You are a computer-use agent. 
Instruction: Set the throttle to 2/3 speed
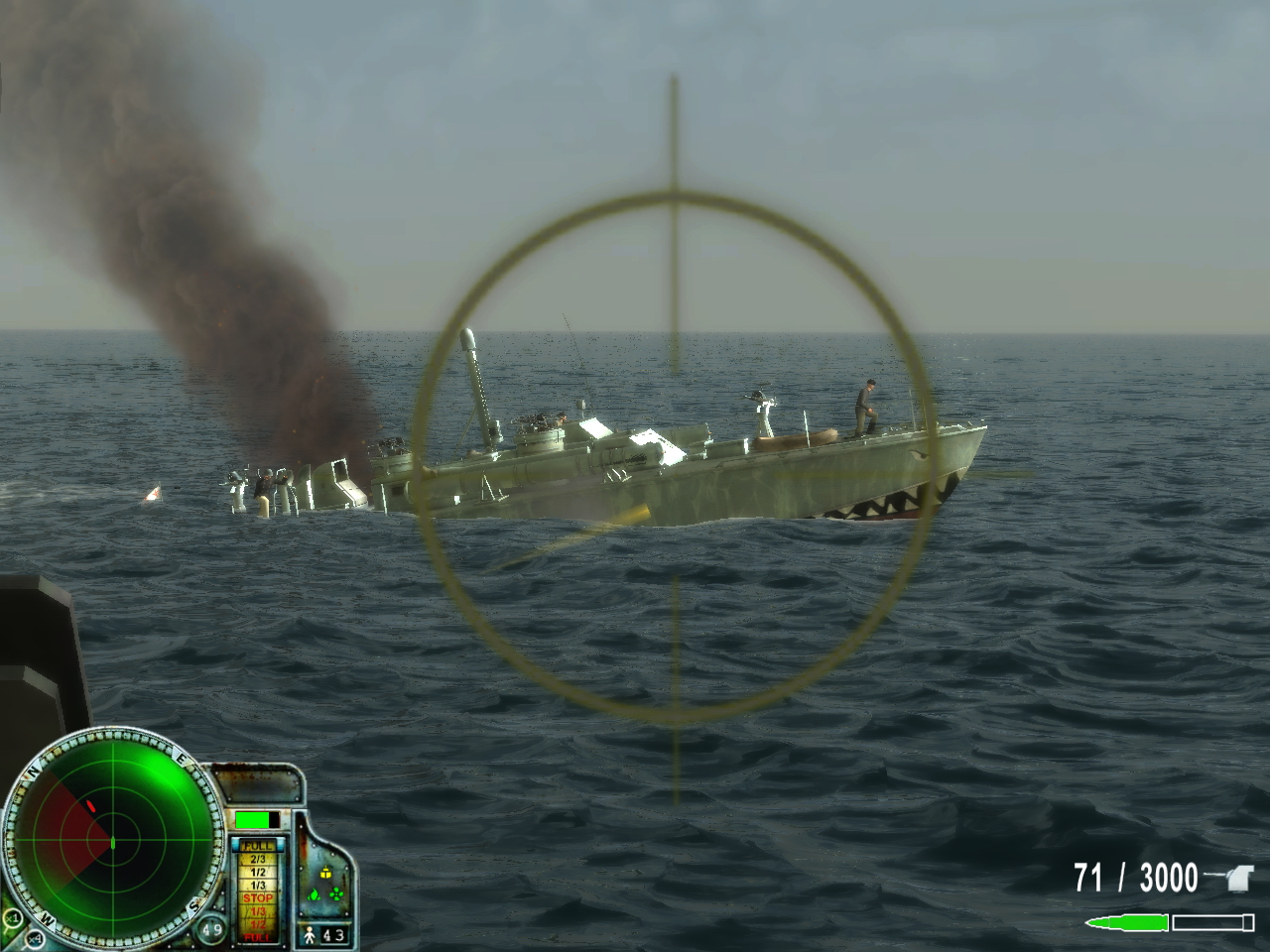260,859
